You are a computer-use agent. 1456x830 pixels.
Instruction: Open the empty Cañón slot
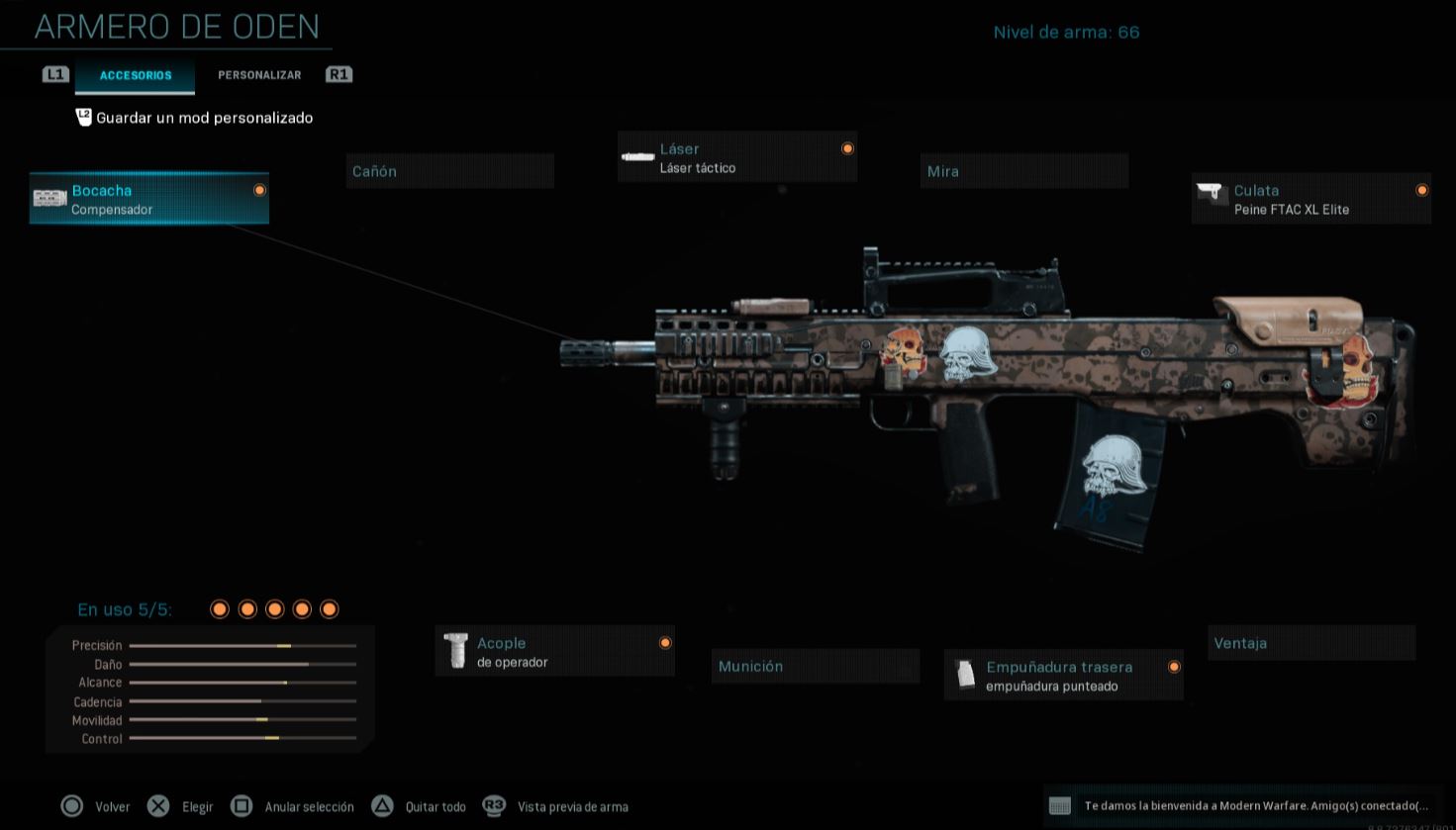[x=449, y=171]
